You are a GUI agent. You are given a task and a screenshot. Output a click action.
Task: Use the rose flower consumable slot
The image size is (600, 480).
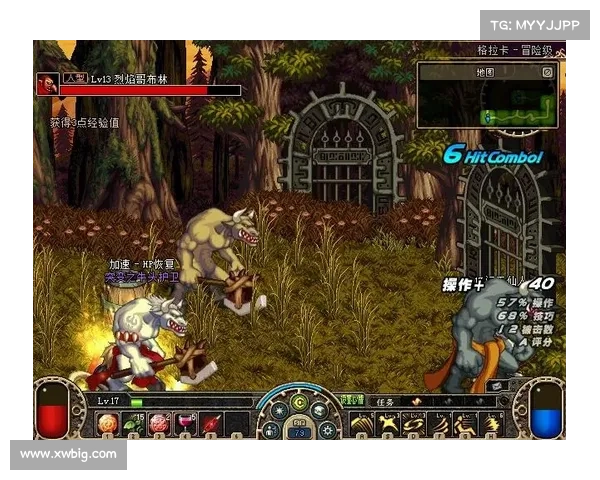click(158, 424)
